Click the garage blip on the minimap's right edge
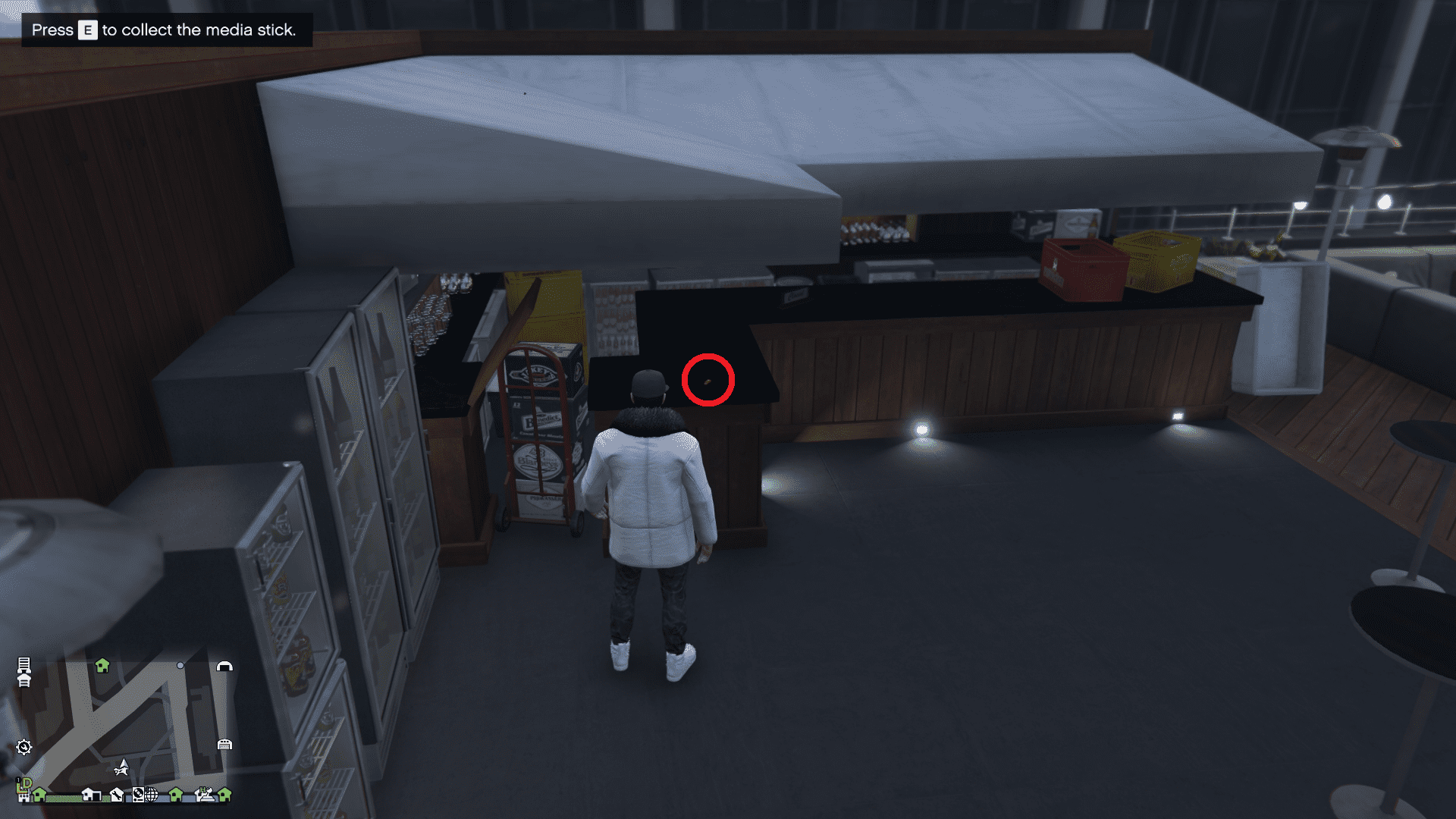 click(x=225, y=745)
